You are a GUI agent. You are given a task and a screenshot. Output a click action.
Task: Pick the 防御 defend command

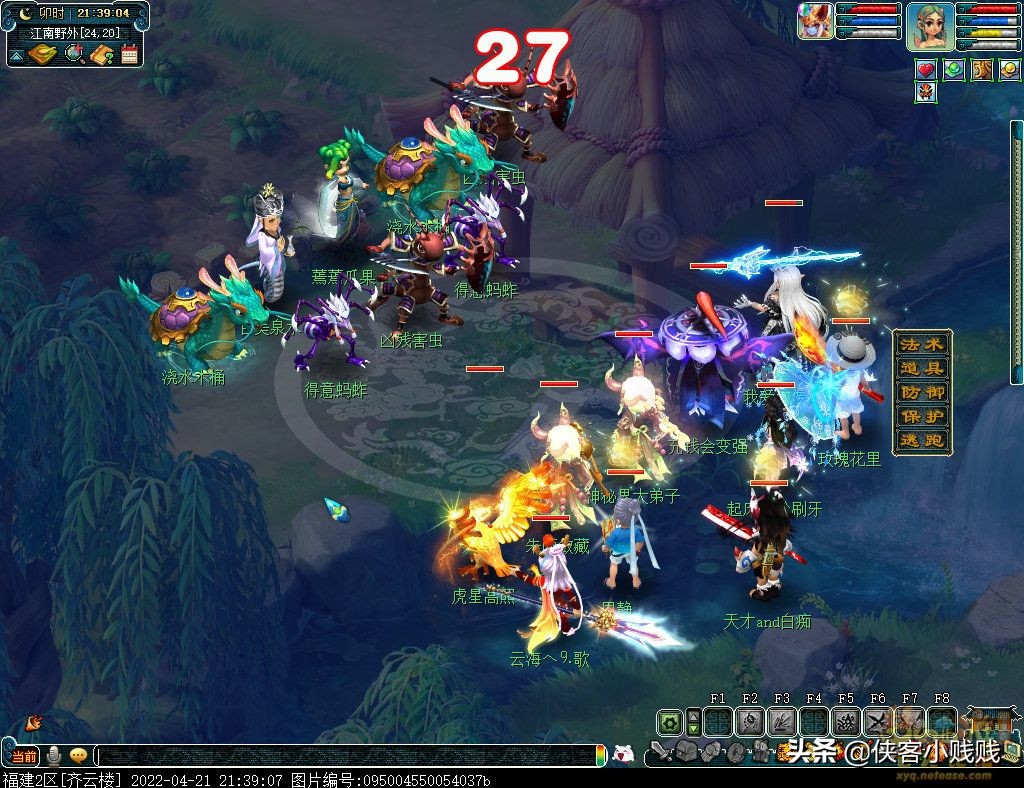pyautogui.click(x=921, y=392)
